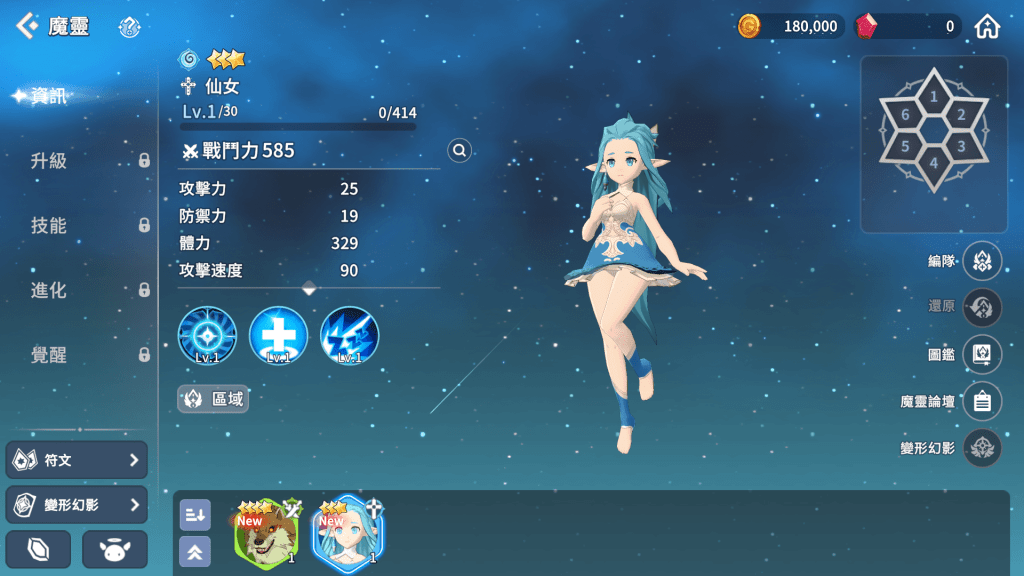This screenshot has height=576, width=1024.
Task: Open the 編隊 formation button
Action: click(x=982, y=261)
